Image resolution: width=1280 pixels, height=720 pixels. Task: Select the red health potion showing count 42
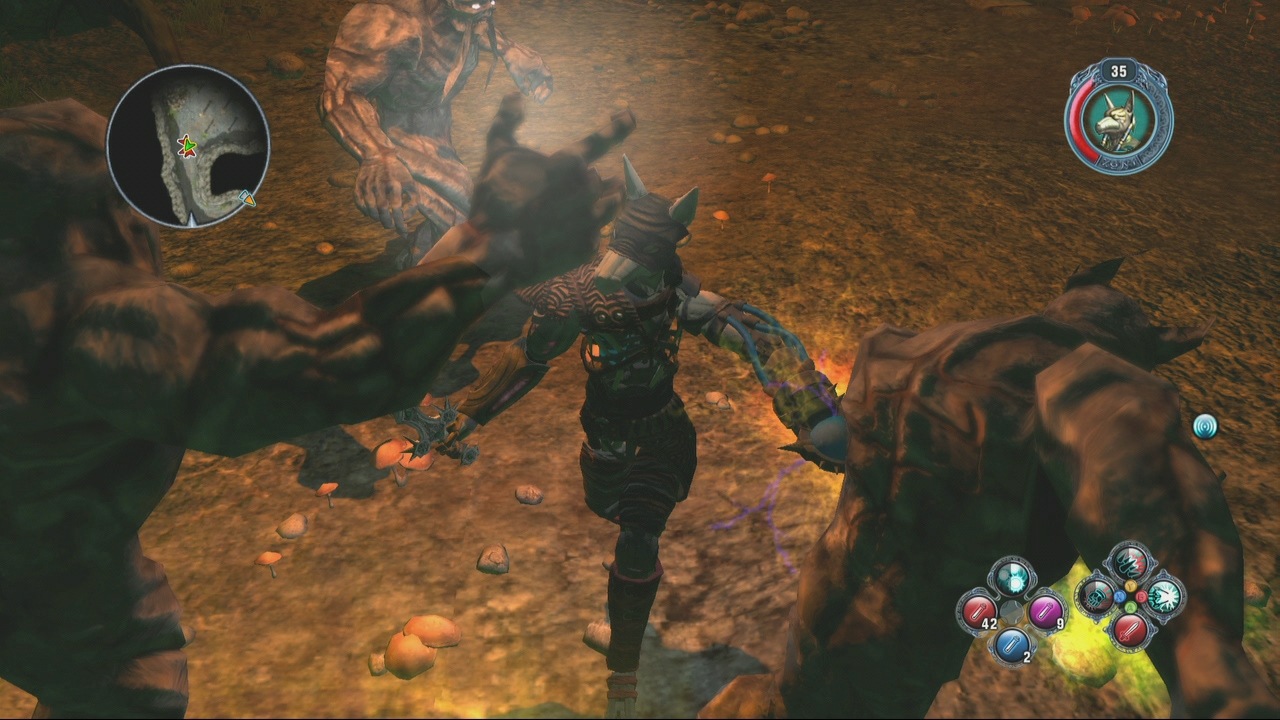(x=978, y=611)
